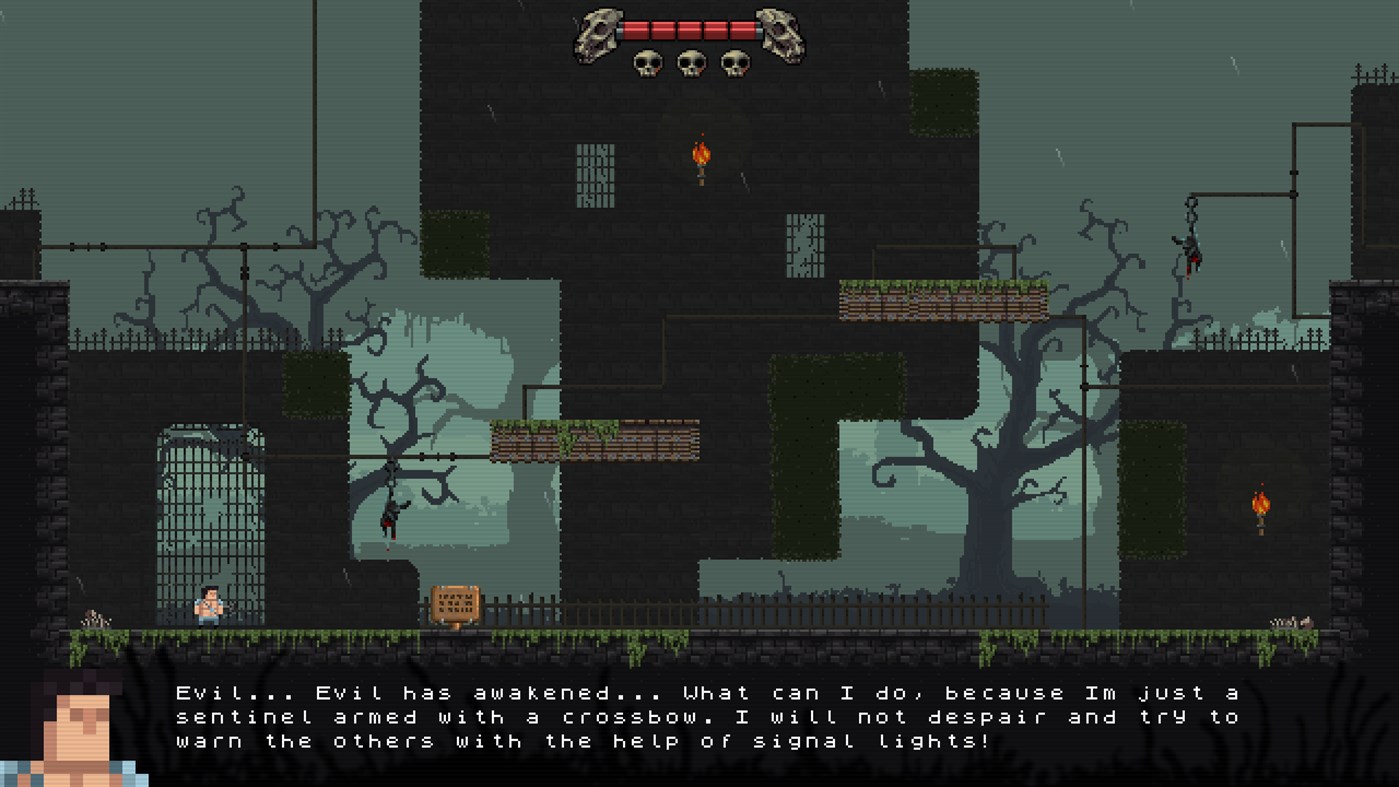
Task: Click the torch on the far right wall
Action: [x=1259, y=506]
